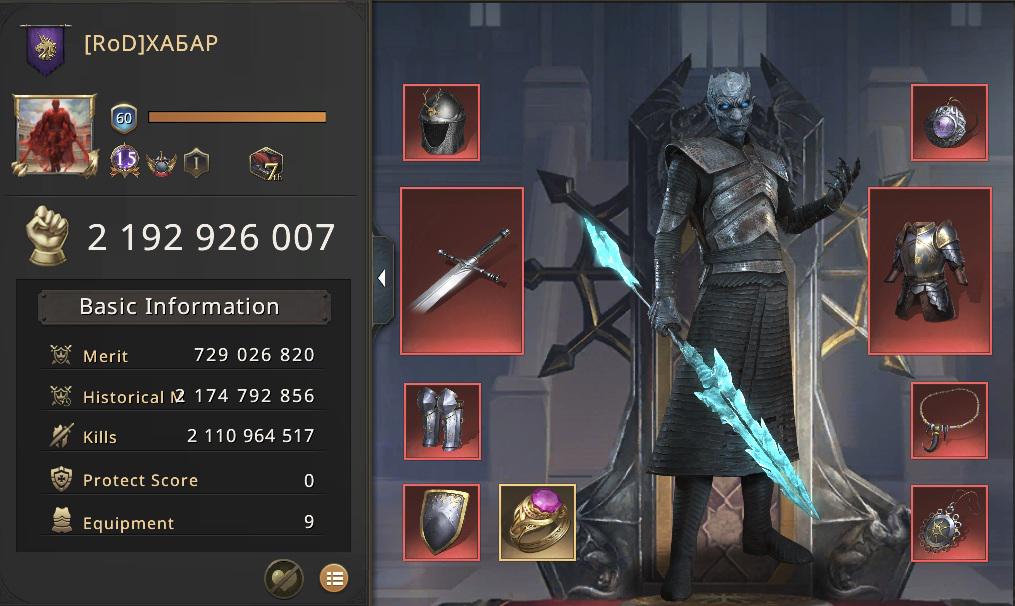1015x606 pixels.
Task: Click the crossed-out heart button
Action: click(x=283, y=577)
